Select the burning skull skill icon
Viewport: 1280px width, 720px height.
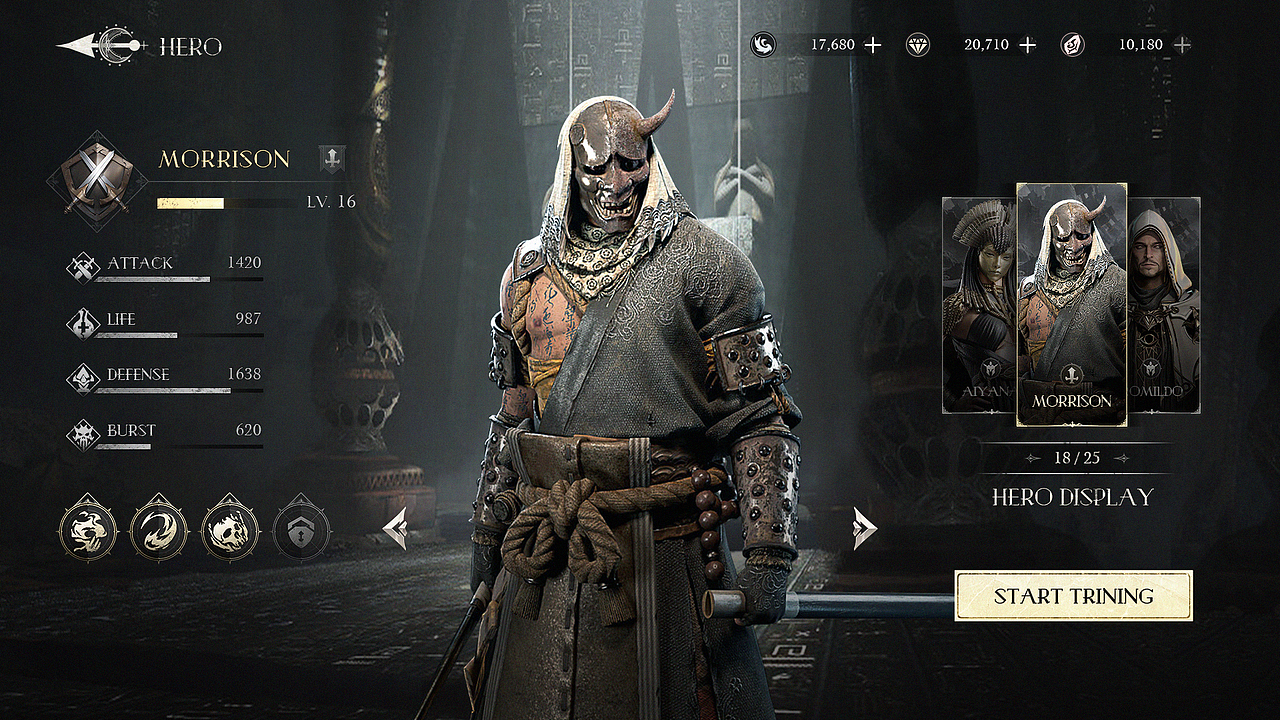click(x=231, y=529)
